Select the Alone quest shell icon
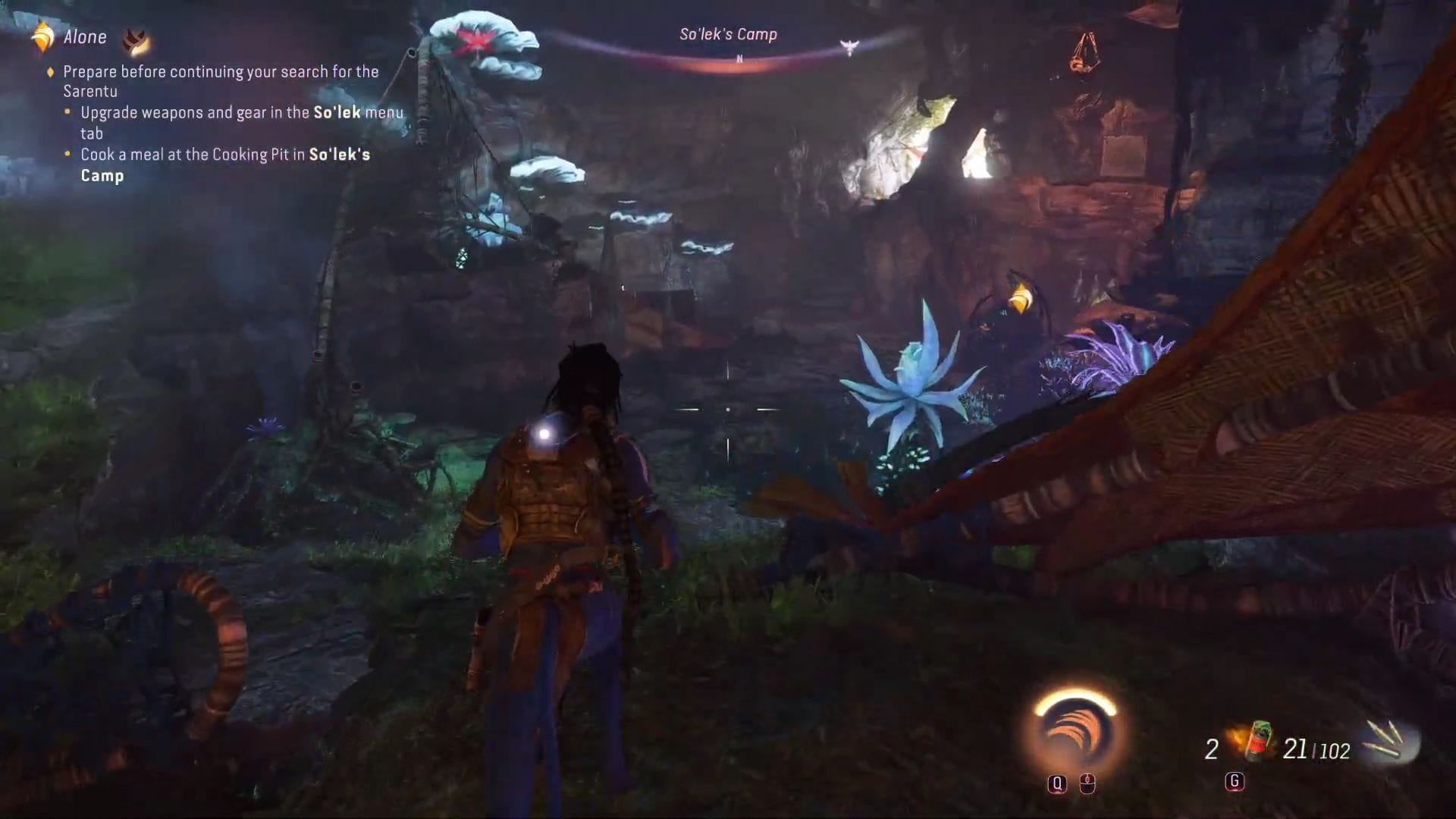The width and height of the screenshot is (1456, 819). coord(42,36)
